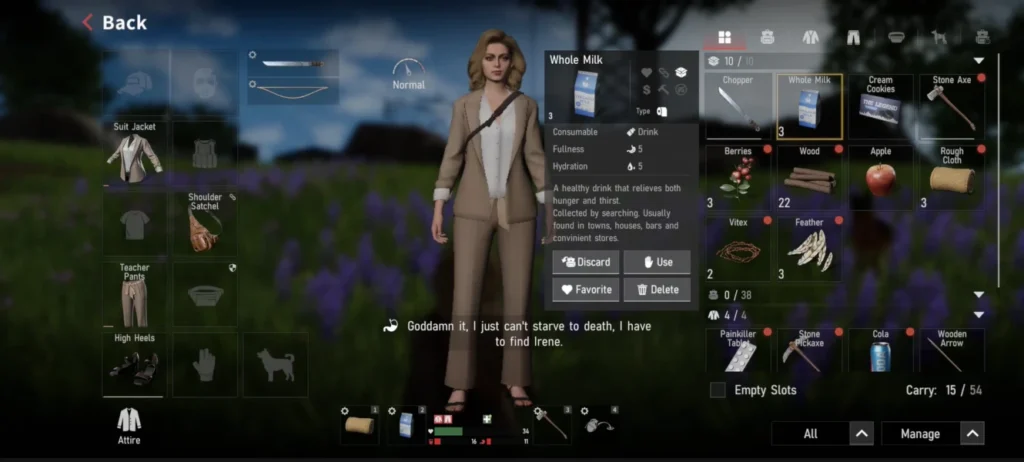The width and height of the screenshot is (1024, 462).
Task: Delete the Whole Milk item
Action: (656, 290)
